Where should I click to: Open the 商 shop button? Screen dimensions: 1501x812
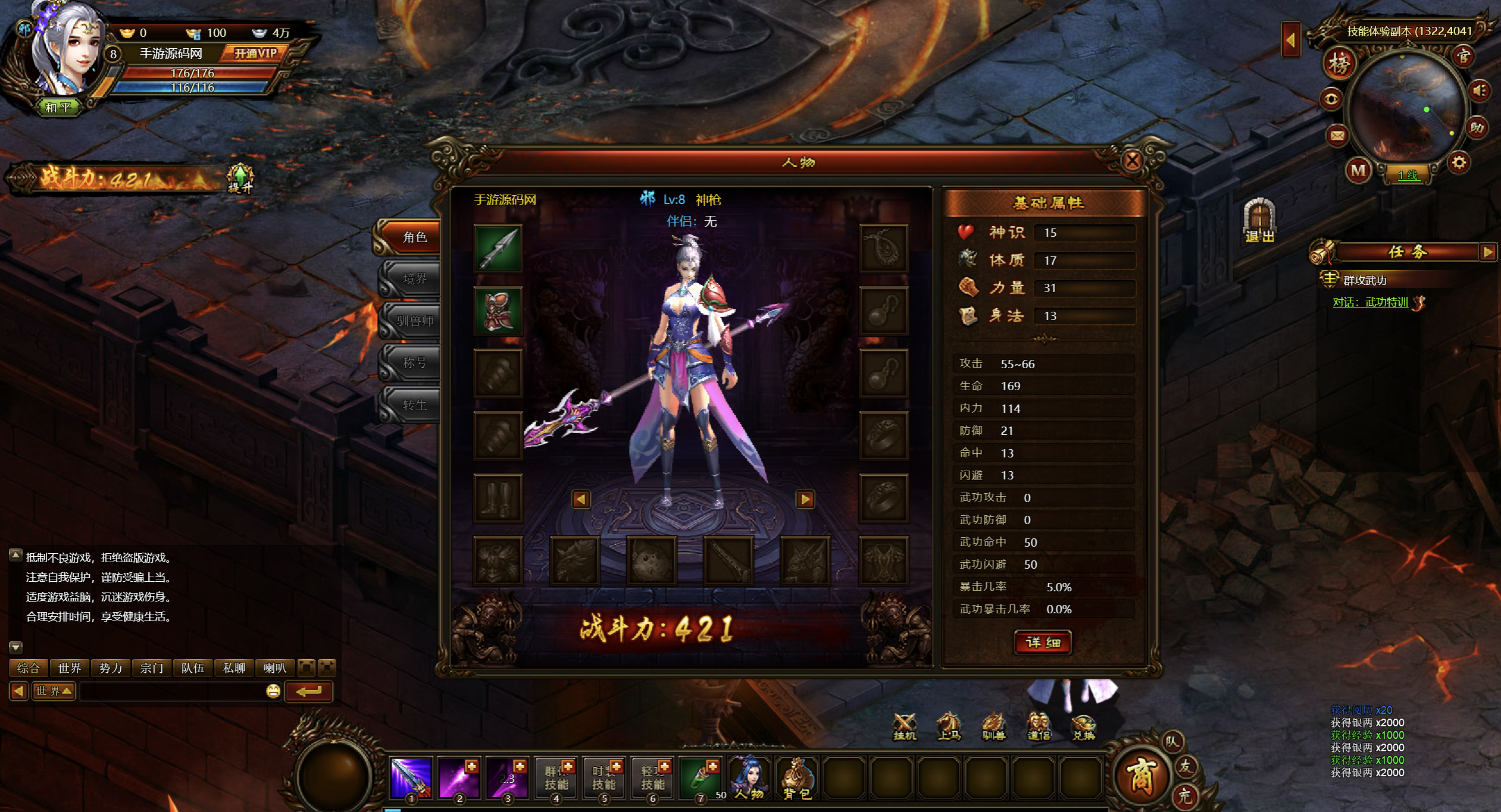click(1139, 776)
